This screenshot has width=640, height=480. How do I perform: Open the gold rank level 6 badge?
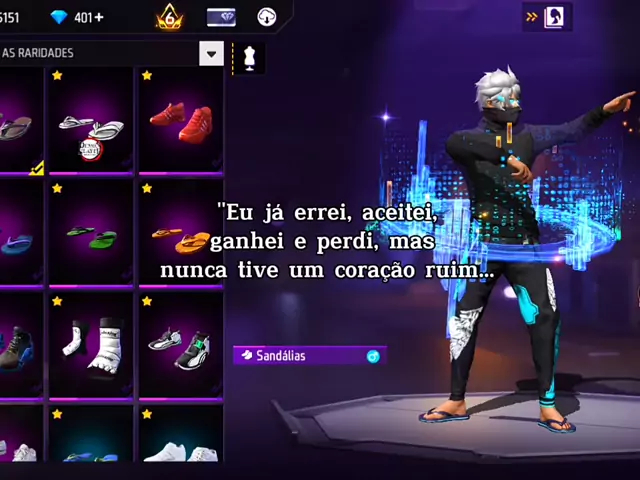pos(169,17)
